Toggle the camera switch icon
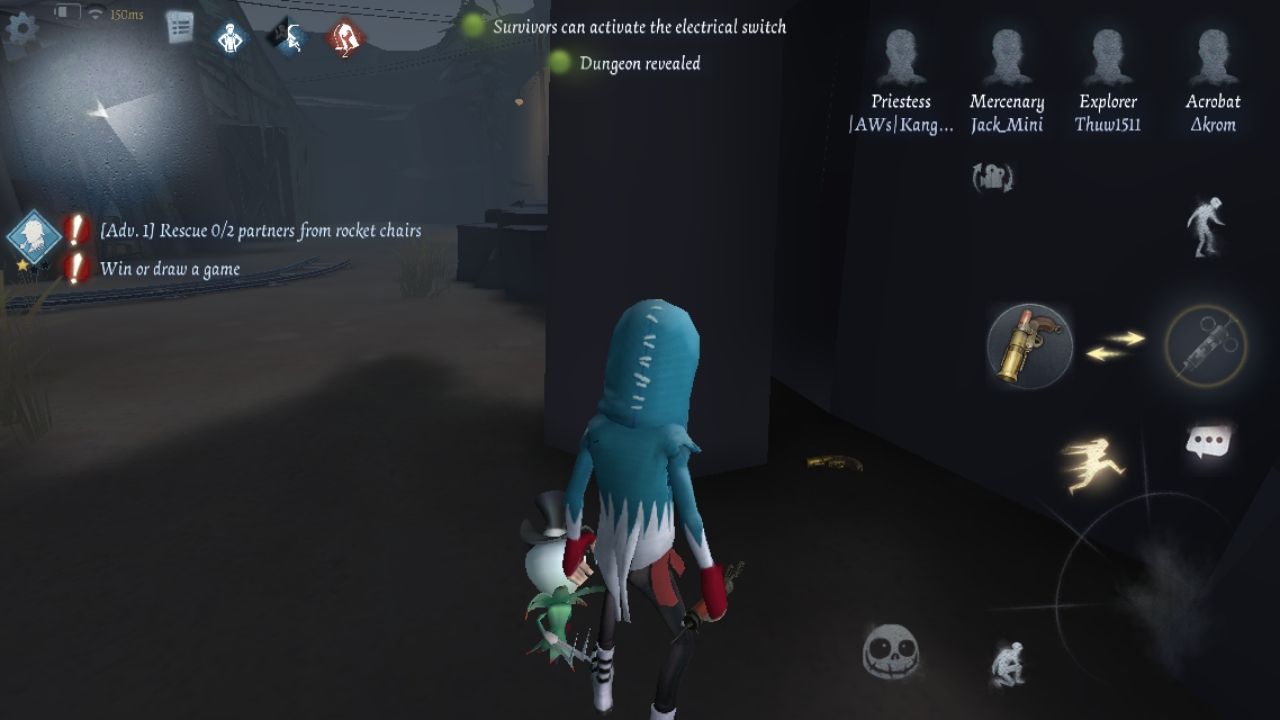Screen dimensions: 1280x720 click(x=993, y=178)
